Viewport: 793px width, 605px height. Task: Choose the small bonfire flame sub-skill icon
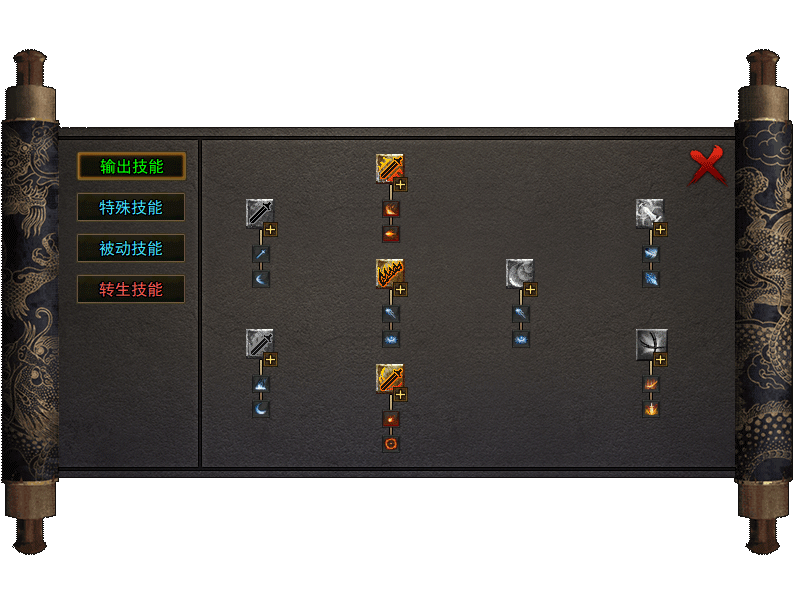651,409
